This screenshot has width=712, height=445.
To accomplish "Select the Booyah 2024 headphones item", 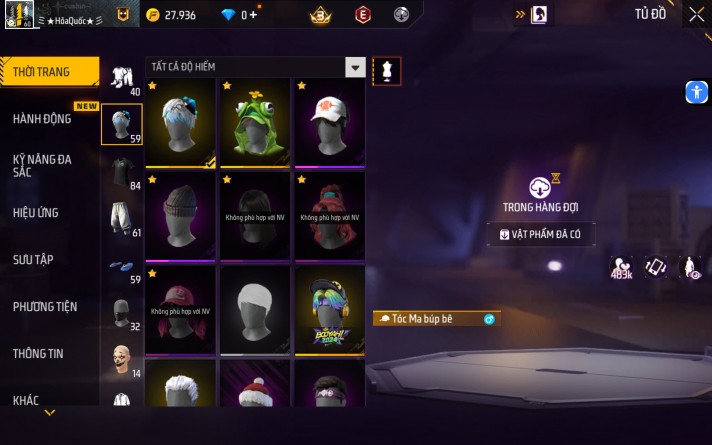I will [x=329, y=310].
